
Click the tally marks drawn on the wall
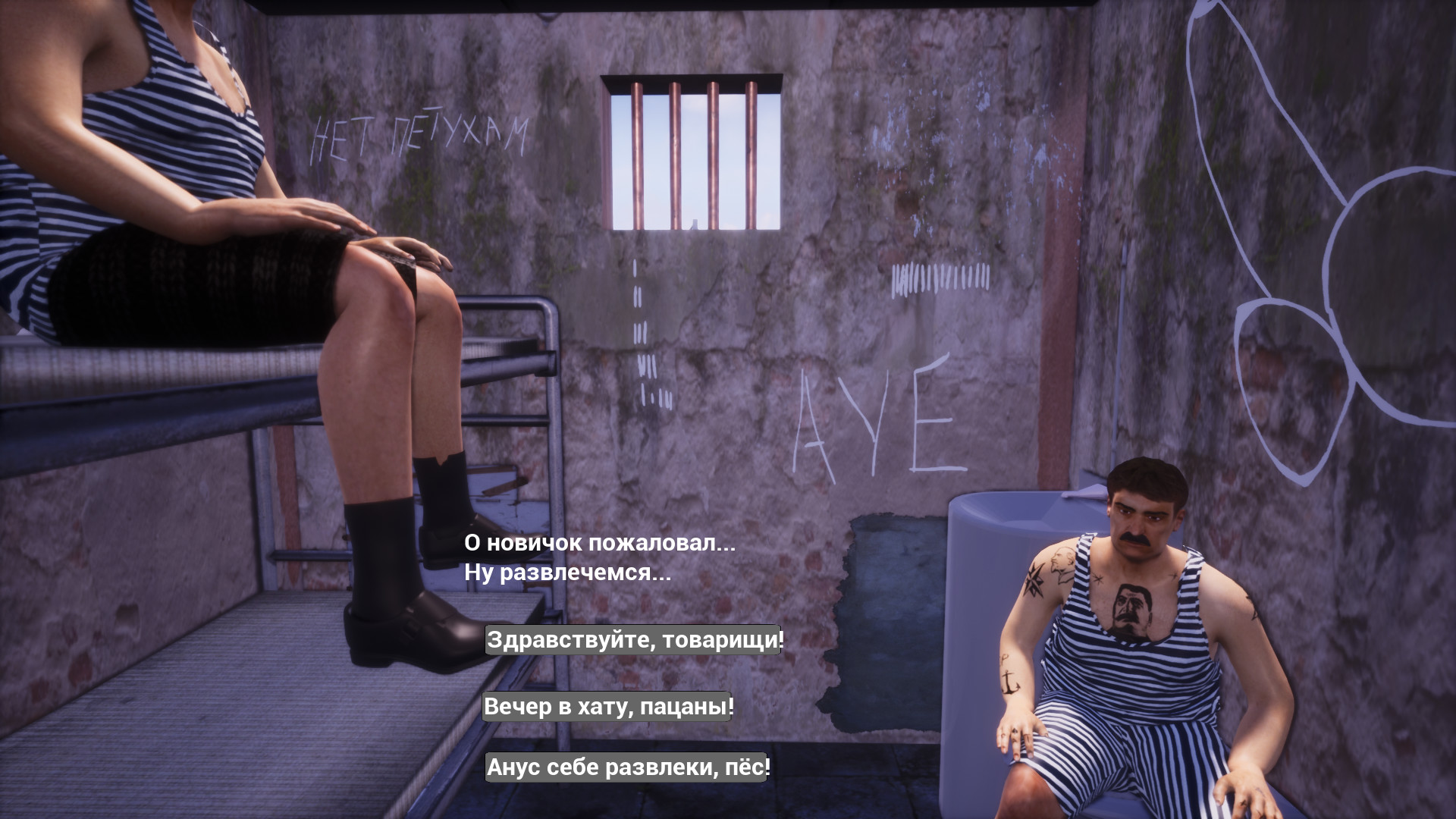(x=940, y=277)
